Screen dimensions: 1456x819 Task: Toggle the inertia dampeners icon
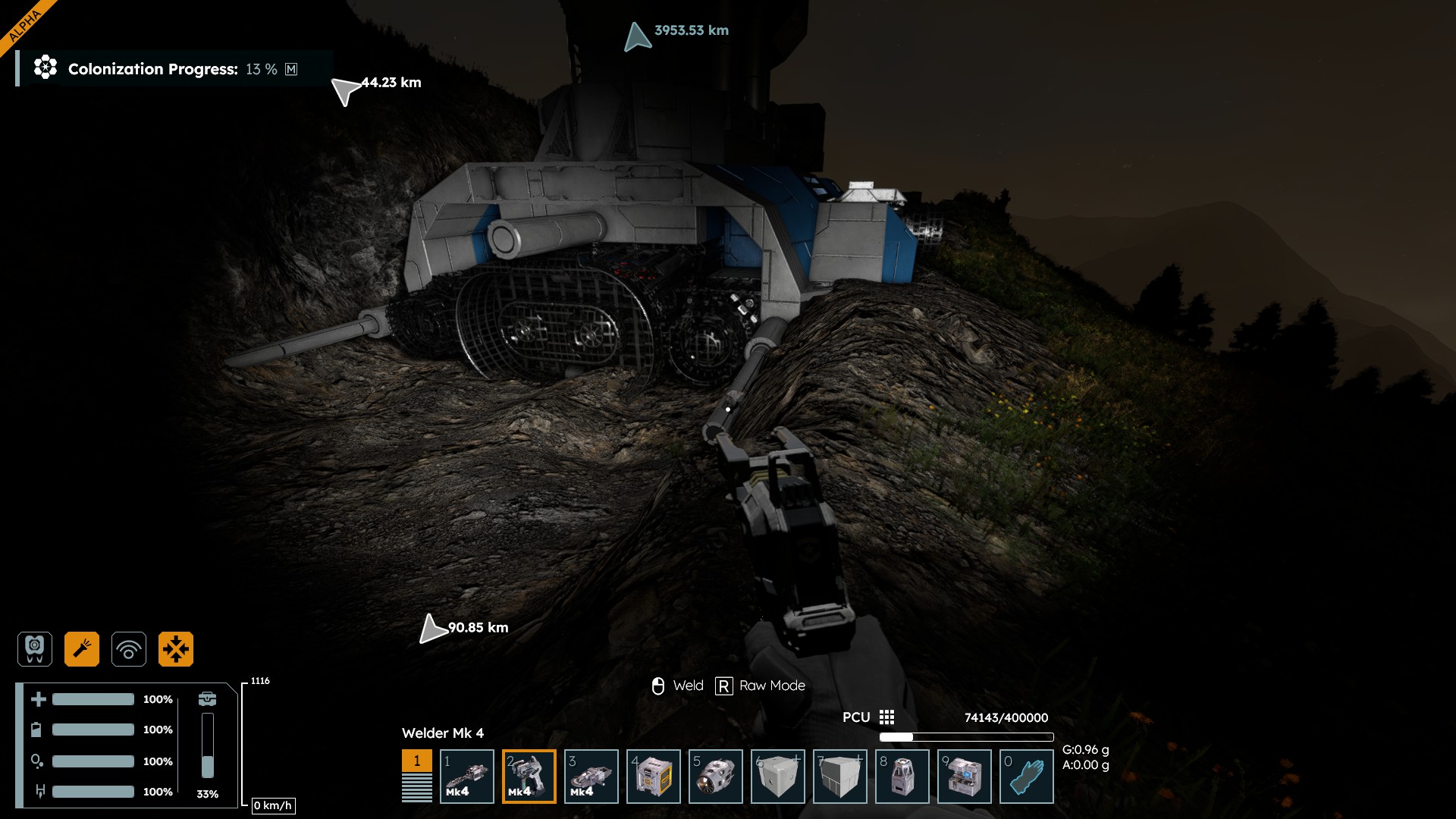[x=176, y=649]
